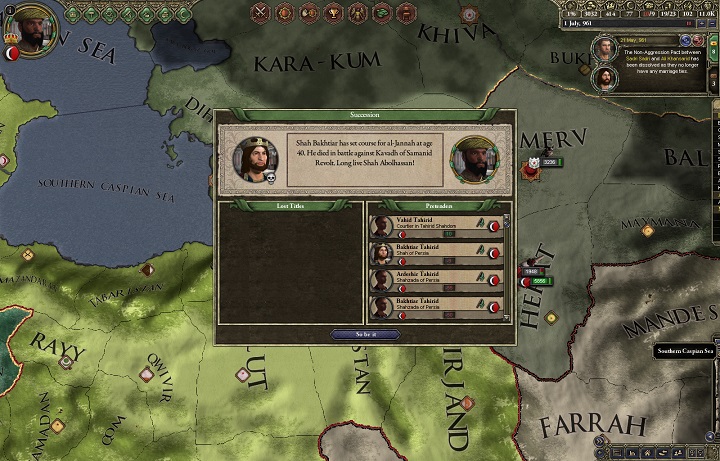Image resolution: width=720 pixels, height=461 pixels.
Task: Open the green book laws tab
Action: point(381,13)
